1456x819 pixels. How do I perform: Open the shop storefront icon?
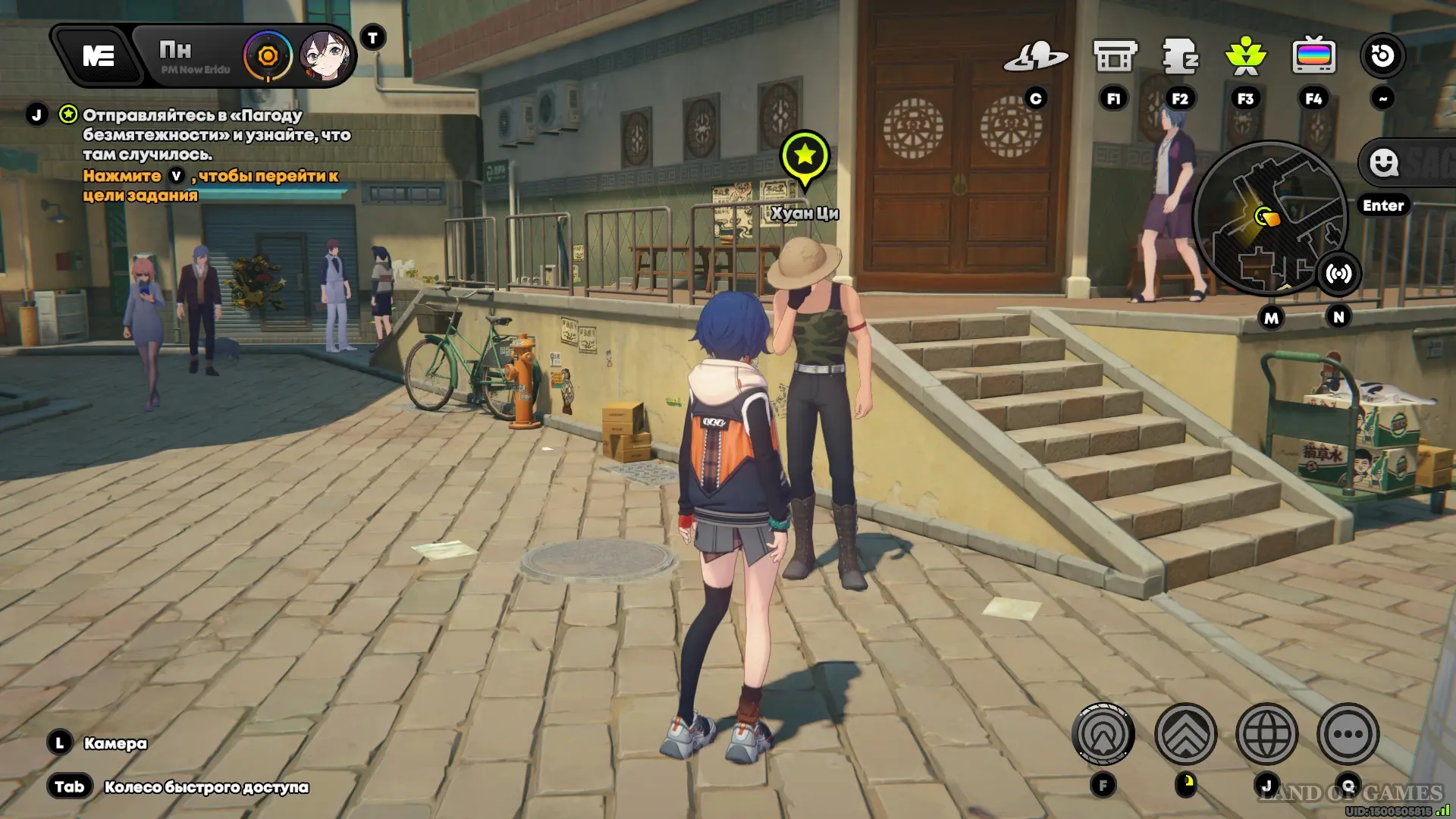pos(1114,56)
